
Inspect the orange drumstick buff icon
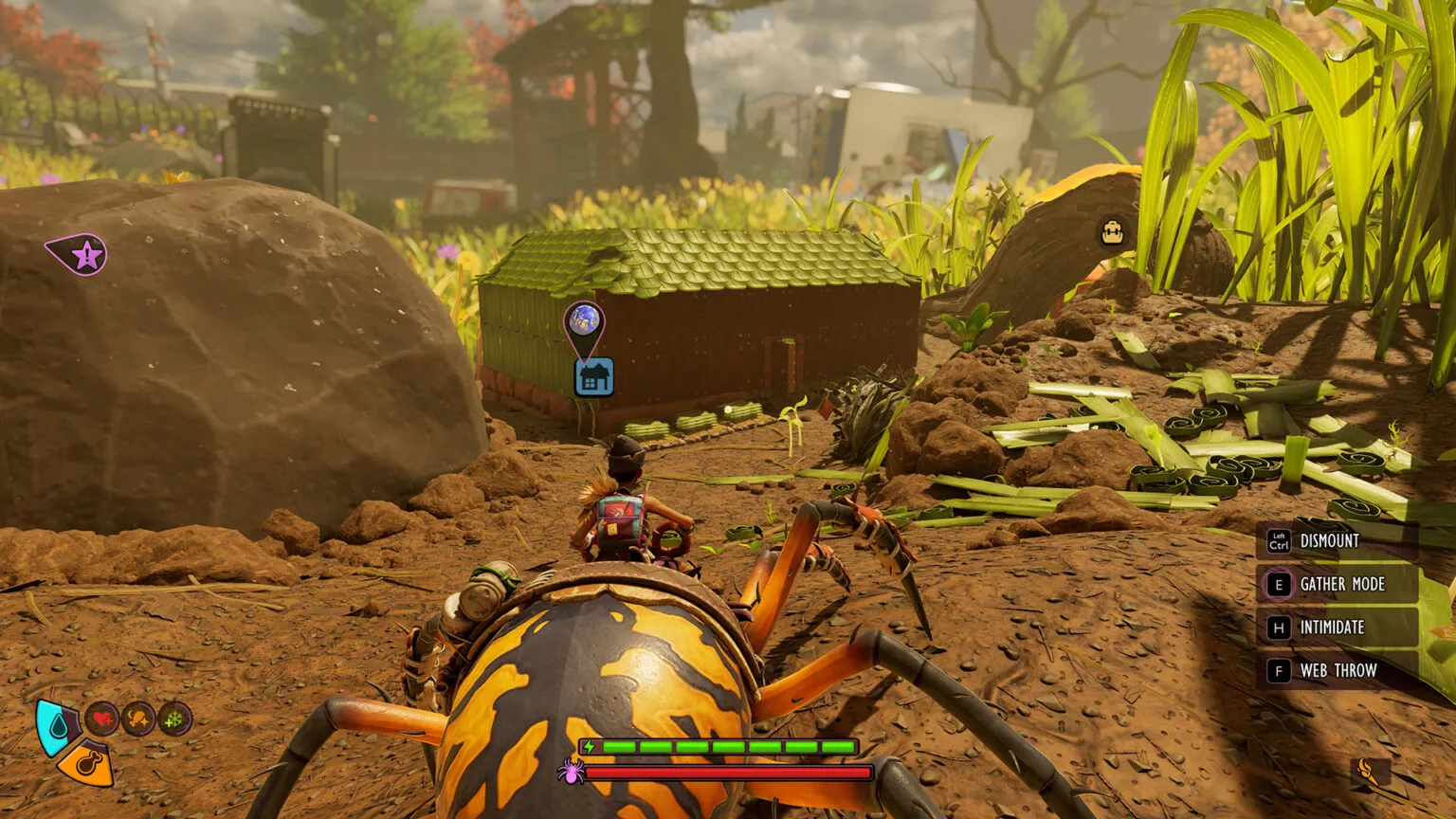pyautogui.click(x=138, y=719)
